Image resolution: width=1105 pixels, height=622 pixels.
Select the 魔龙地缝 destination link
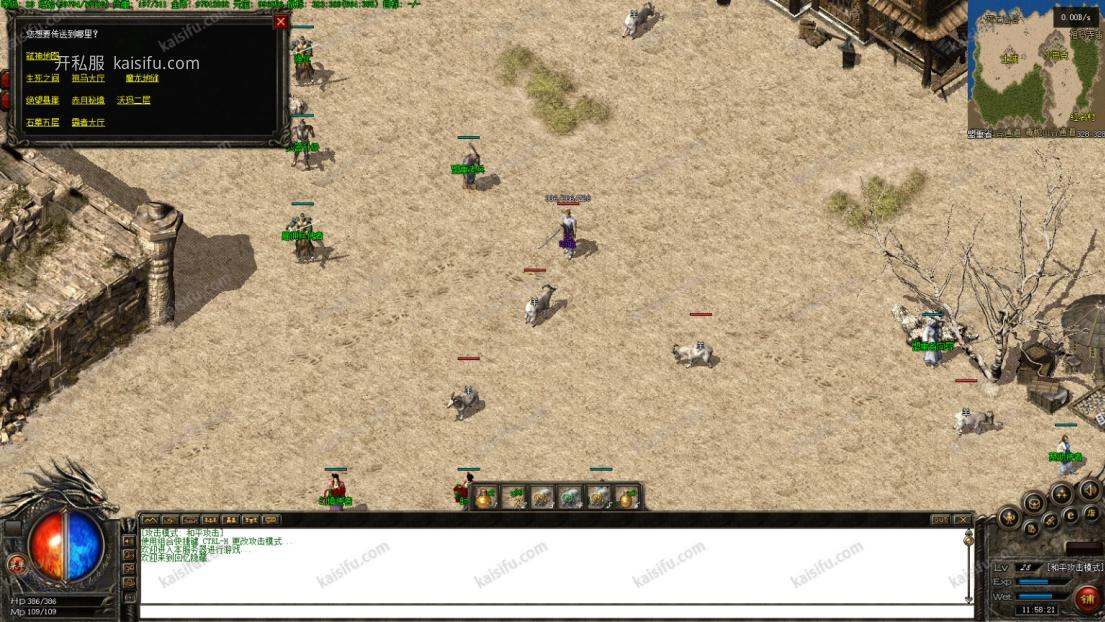click(x=142, y=78)
